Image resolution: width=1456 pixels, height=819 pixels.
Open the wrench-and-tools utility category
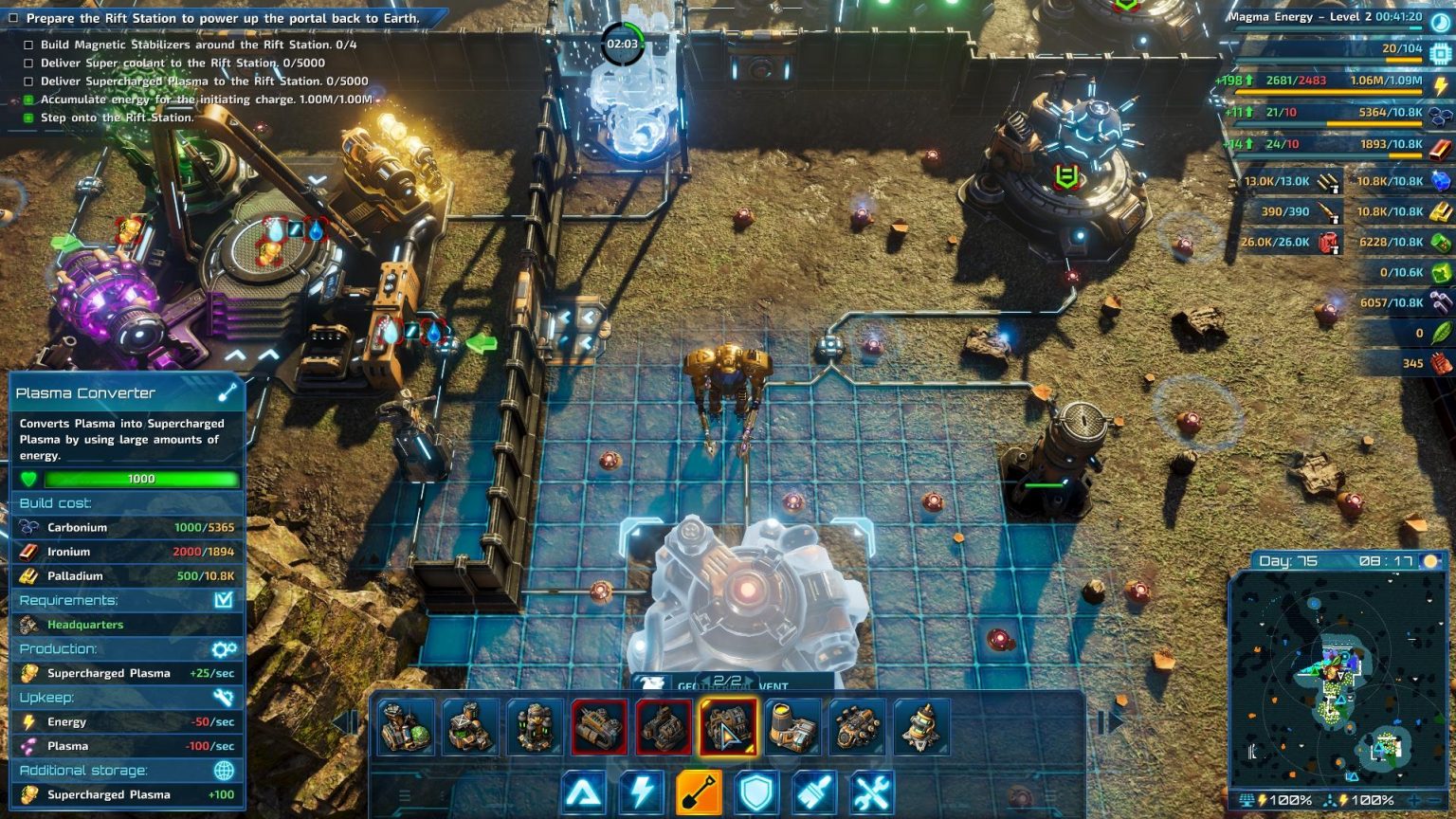(870, 792)
